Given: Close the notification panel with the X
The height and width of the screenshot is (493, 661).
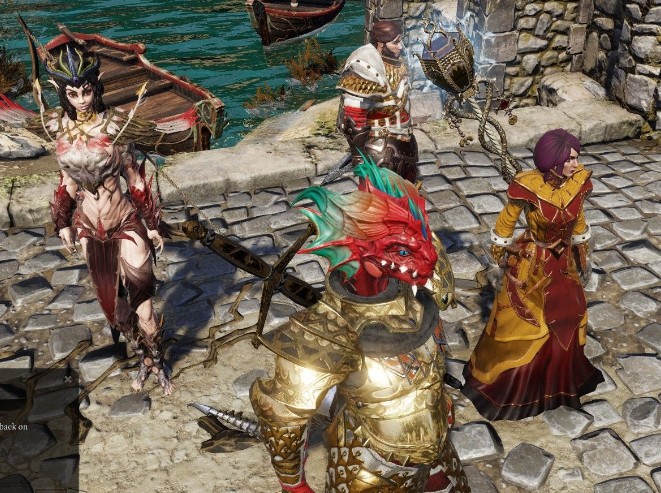Looking at the screenshot, I should click(68, 379).
